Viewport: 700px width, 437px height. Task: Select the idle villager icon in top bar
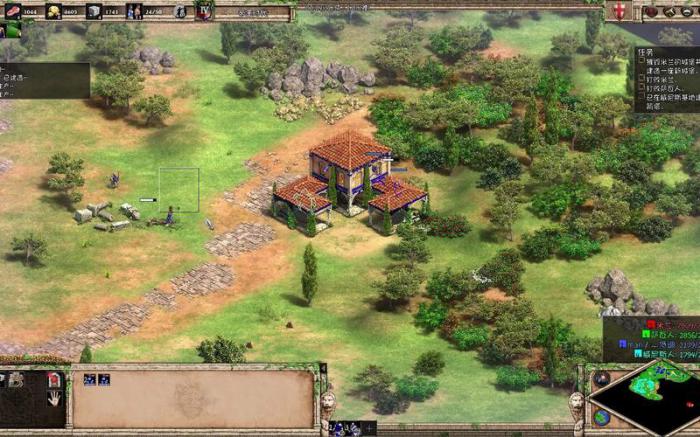coord(179,11)
